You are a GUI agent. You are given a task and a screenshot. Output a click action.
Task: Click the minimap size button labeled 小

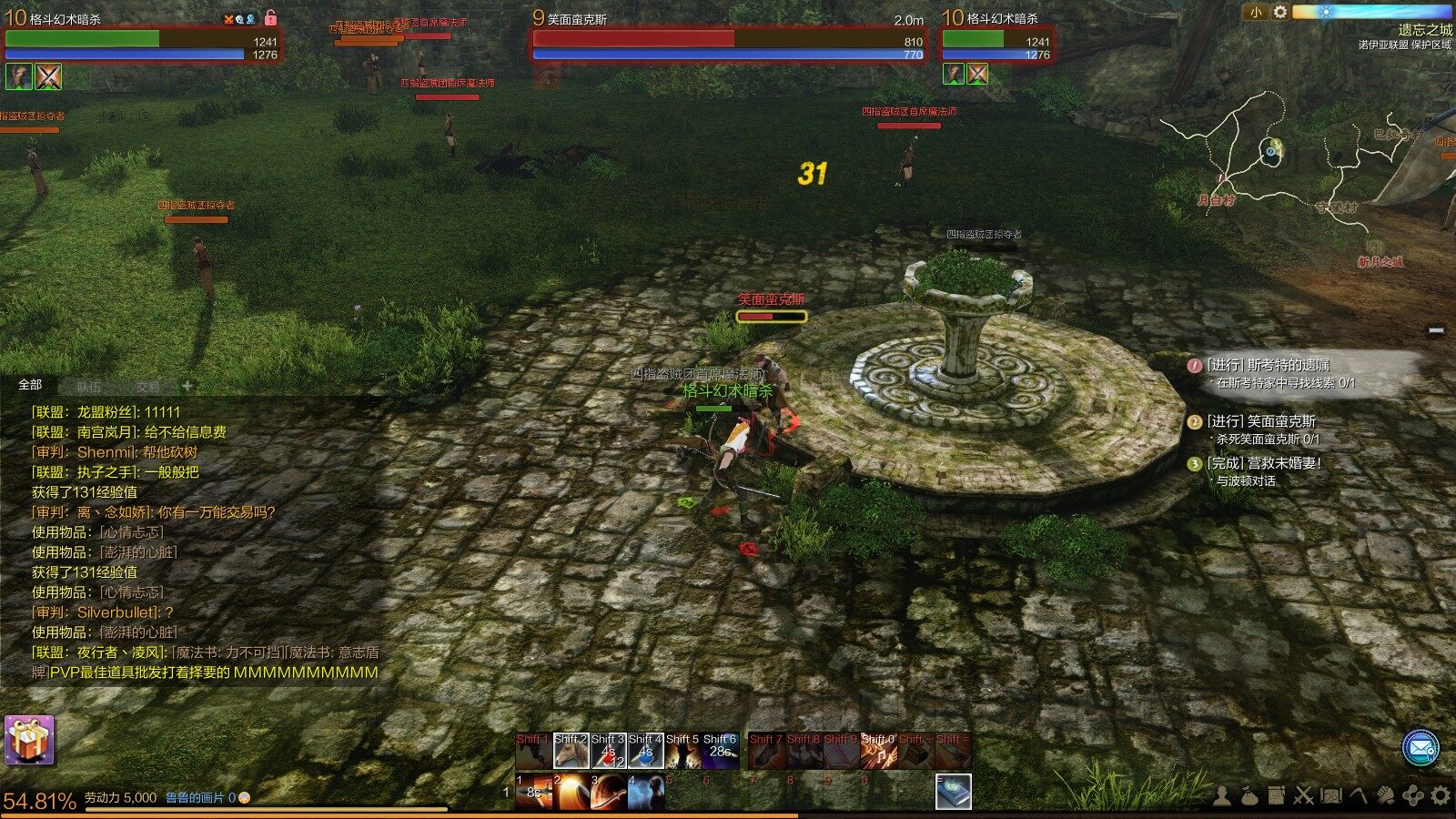coord(1256,12)
